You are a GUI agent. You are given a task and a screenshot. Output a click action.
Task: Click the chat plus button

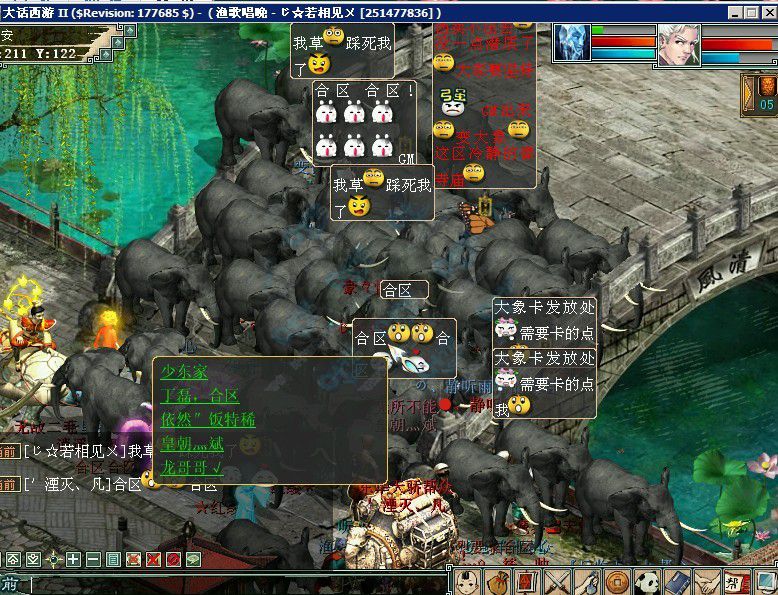click(73, 559)
